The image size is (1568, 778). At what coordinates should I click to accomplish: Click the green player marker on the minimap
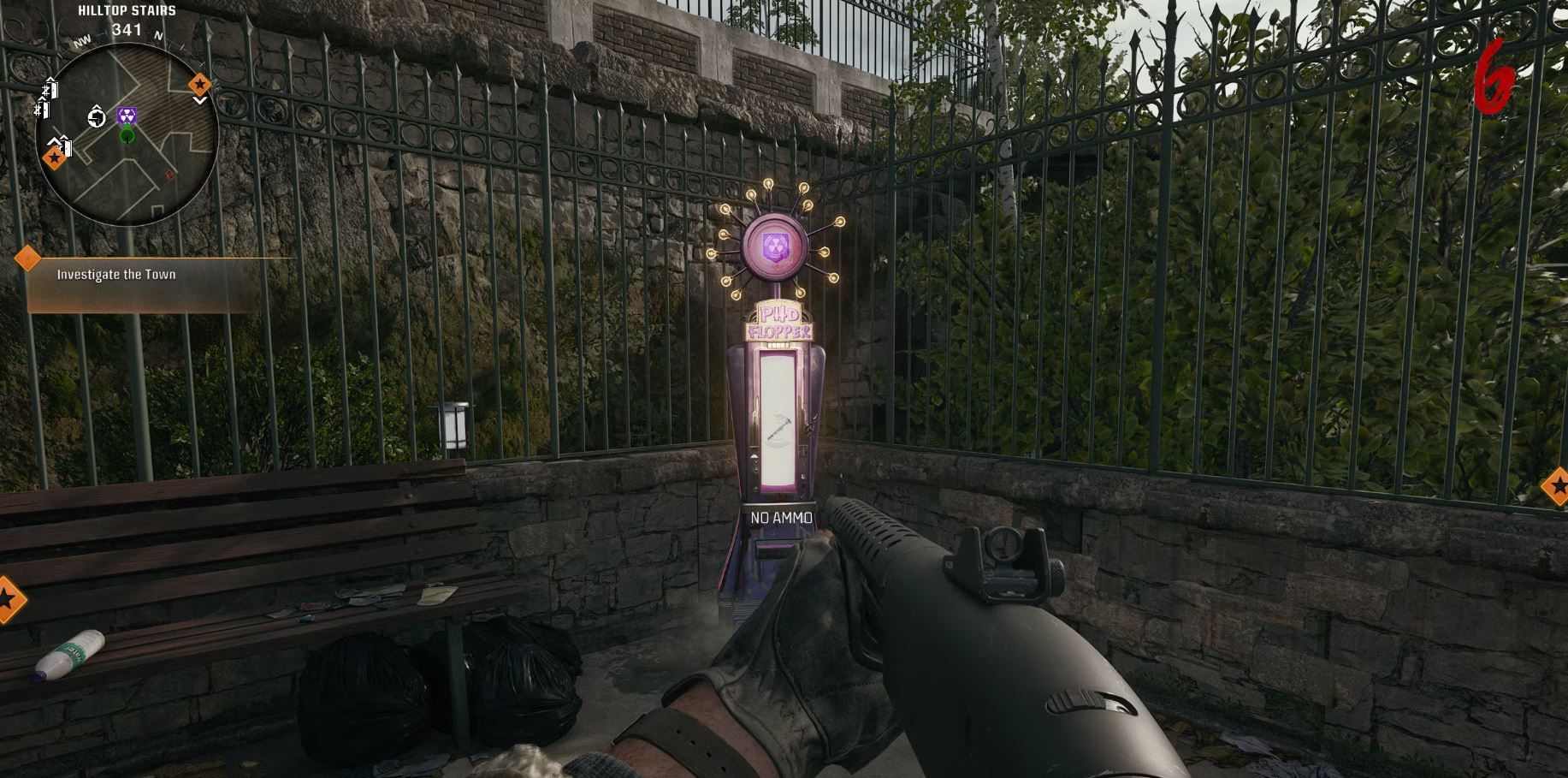127,135
